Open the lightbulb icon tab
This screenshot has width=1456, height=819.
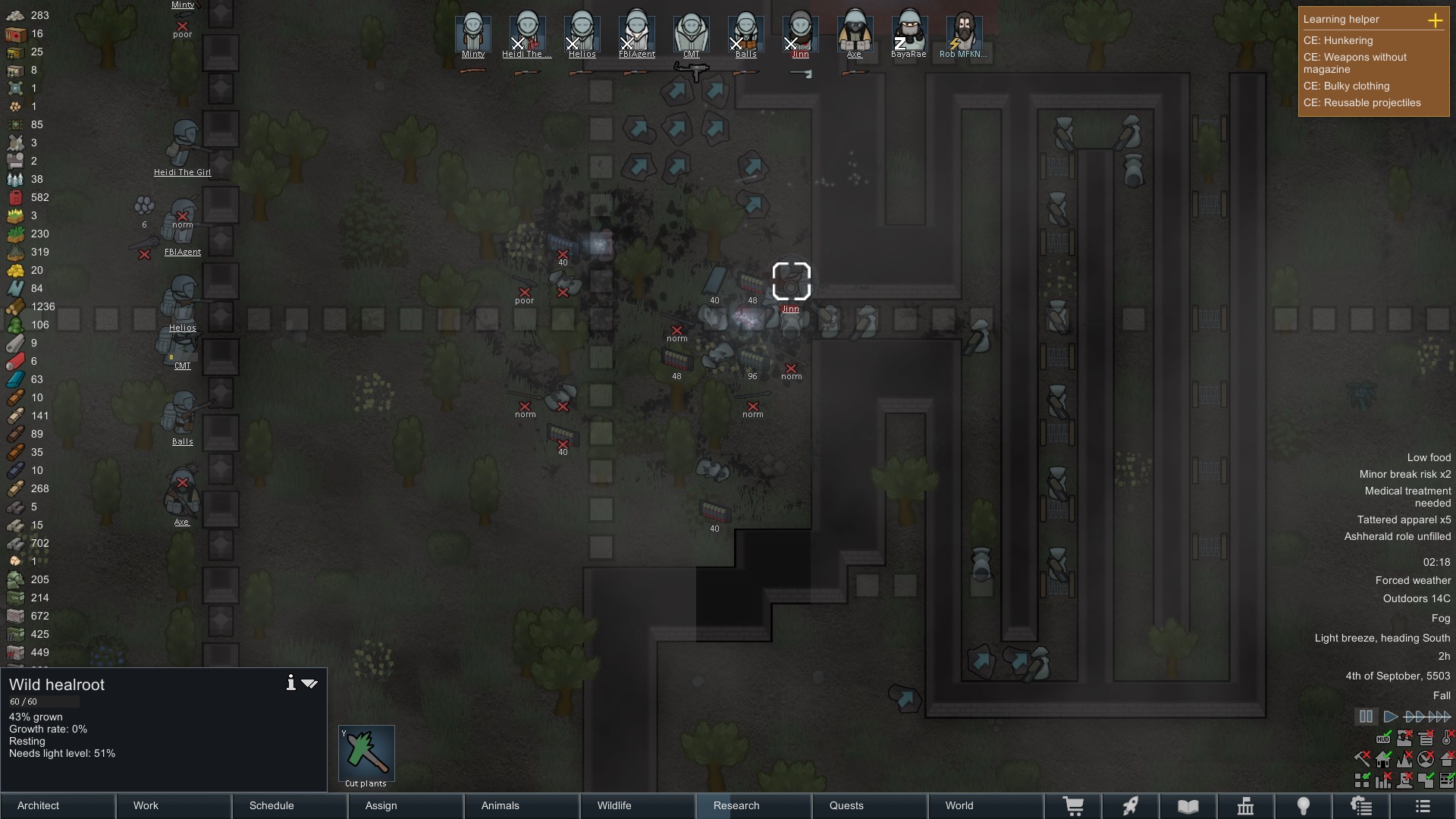[1303, 806]
